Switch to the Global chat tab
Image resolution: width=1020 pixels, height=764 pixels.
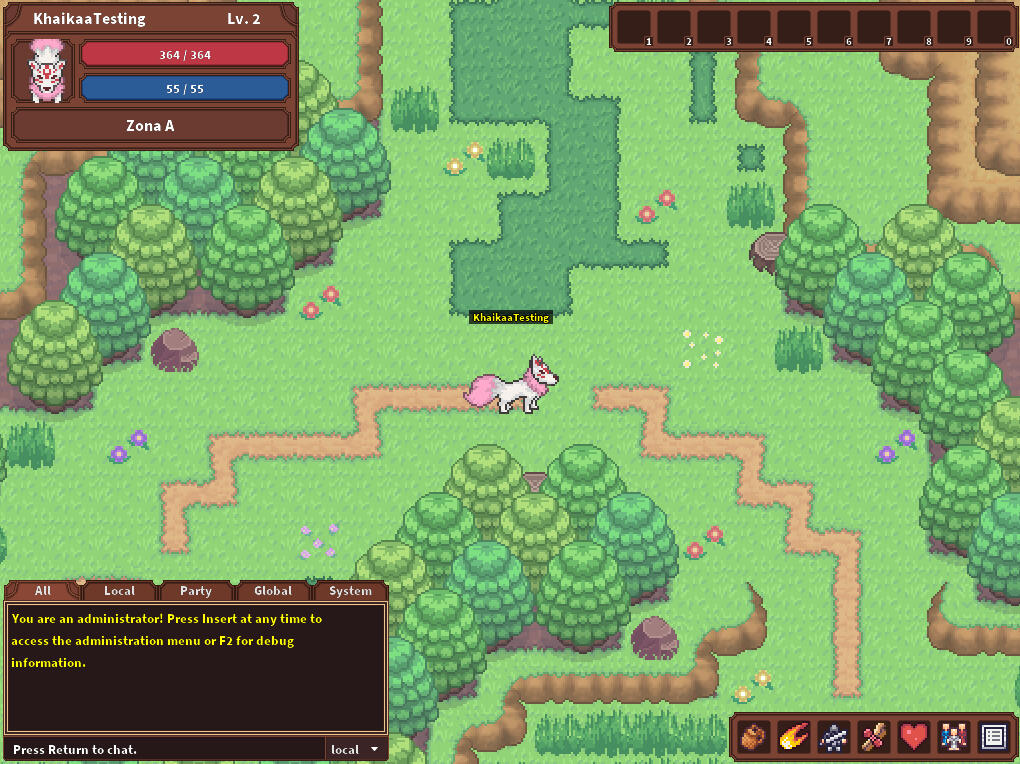tap(273, 591)
